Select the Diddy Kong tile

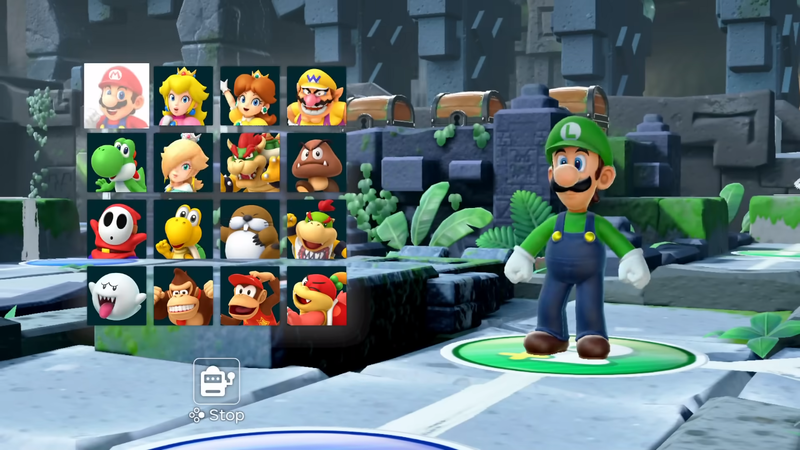coord(250,295)
